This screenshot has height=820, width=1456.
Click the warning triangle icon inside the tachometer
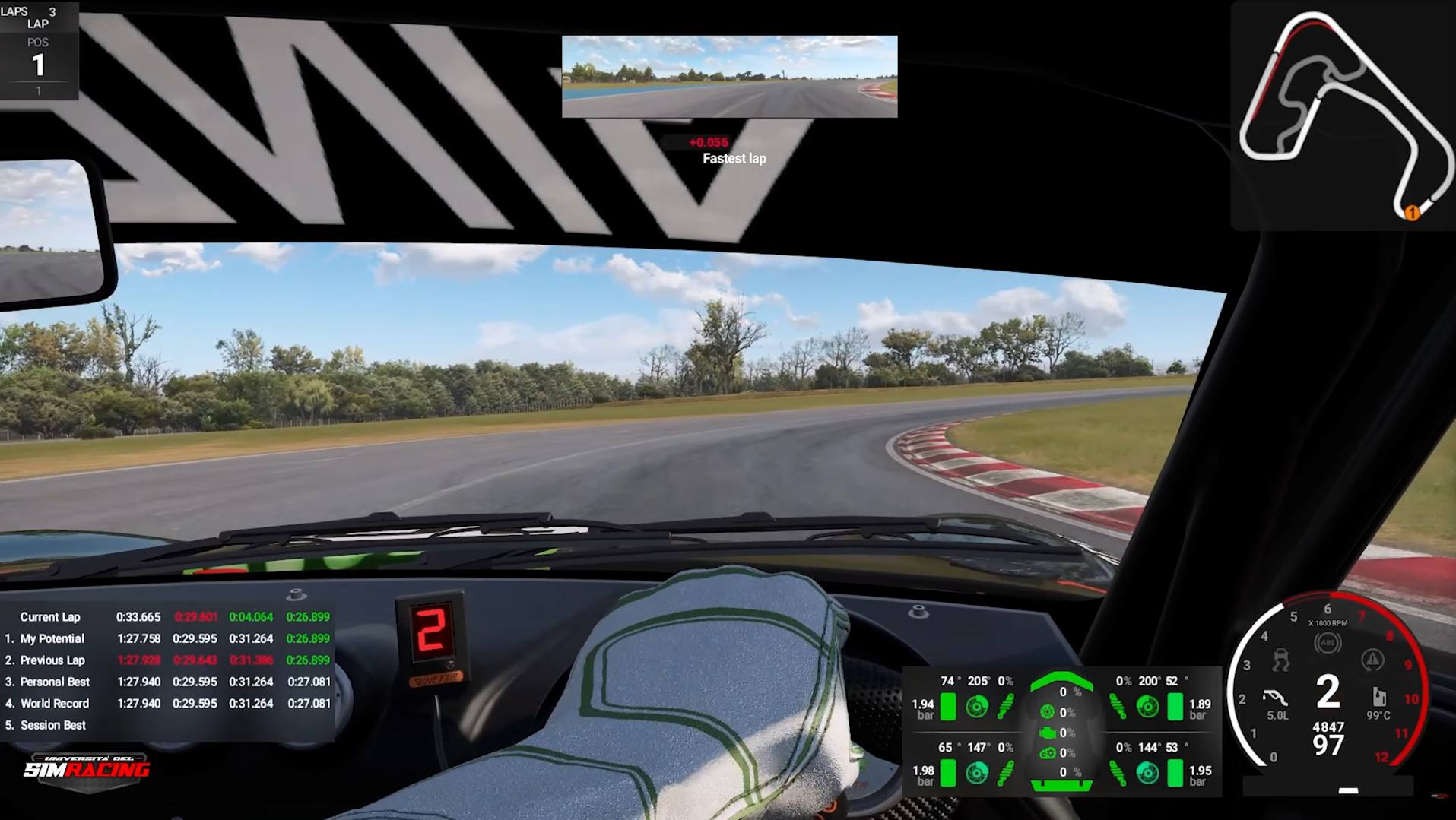click(x=1372, y=660)
